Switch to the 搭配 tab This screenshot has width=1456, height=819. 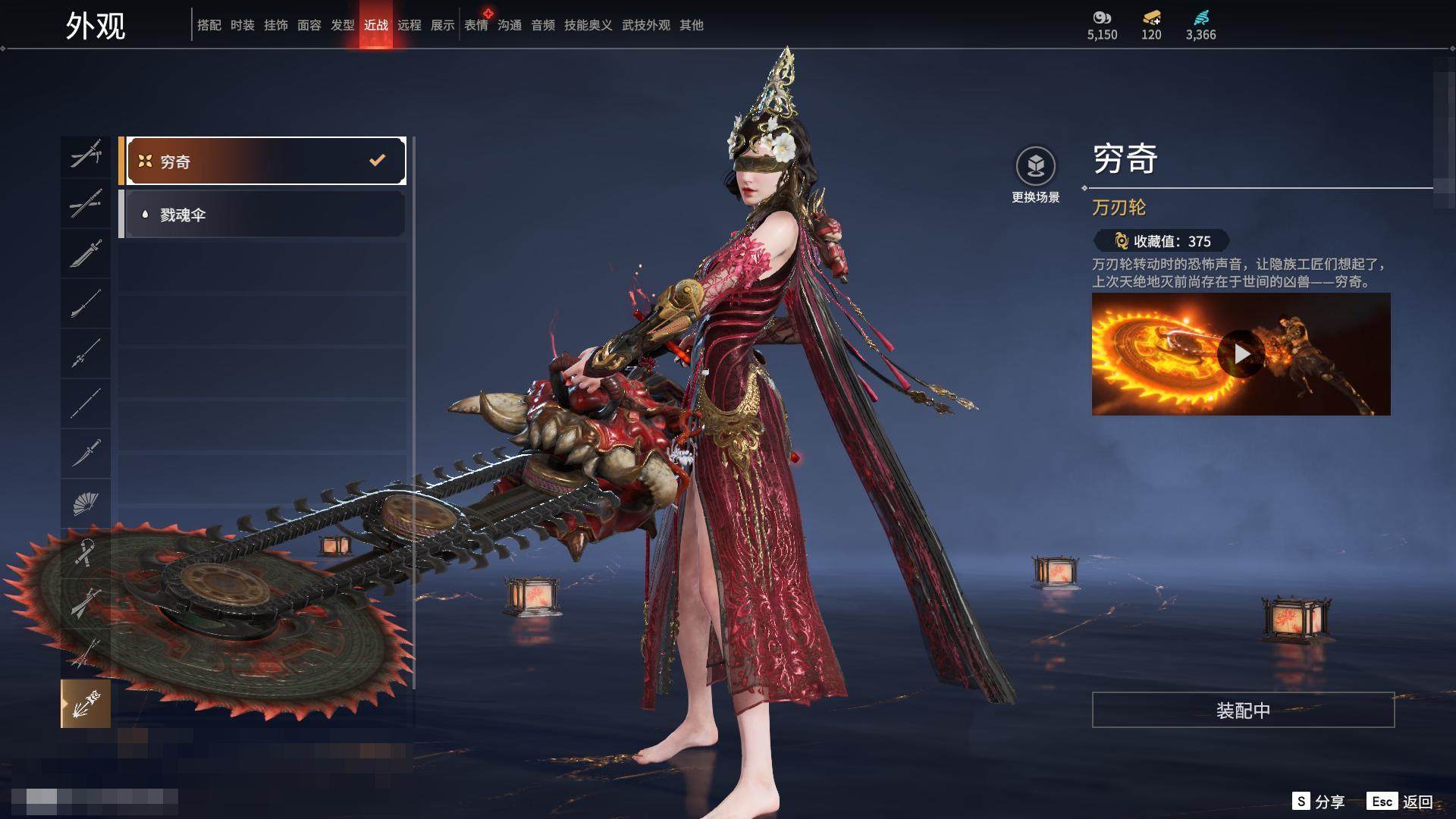tap(209, 25)
